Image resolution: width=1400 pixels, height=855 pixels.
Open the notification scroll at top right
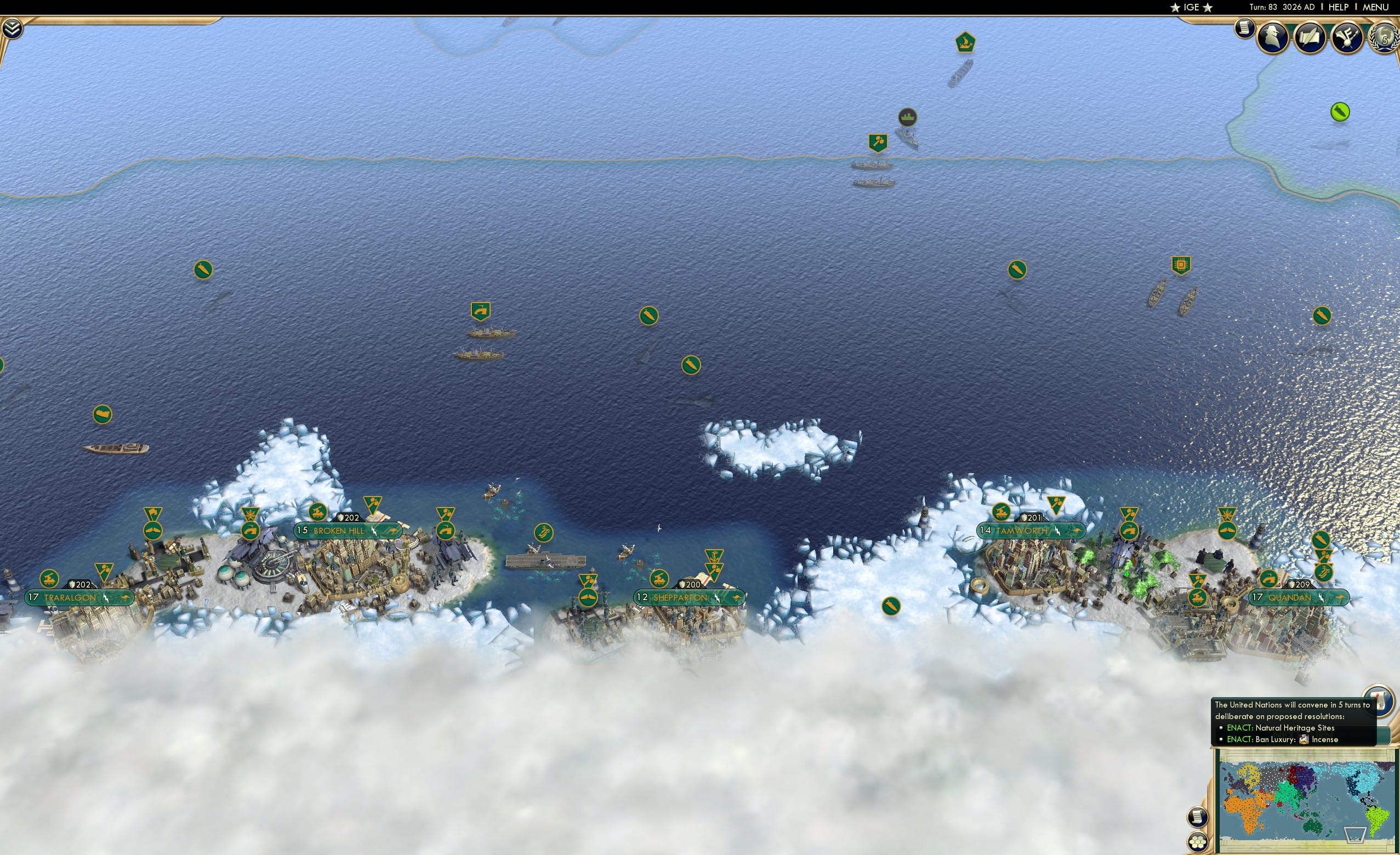(1244, 30)
